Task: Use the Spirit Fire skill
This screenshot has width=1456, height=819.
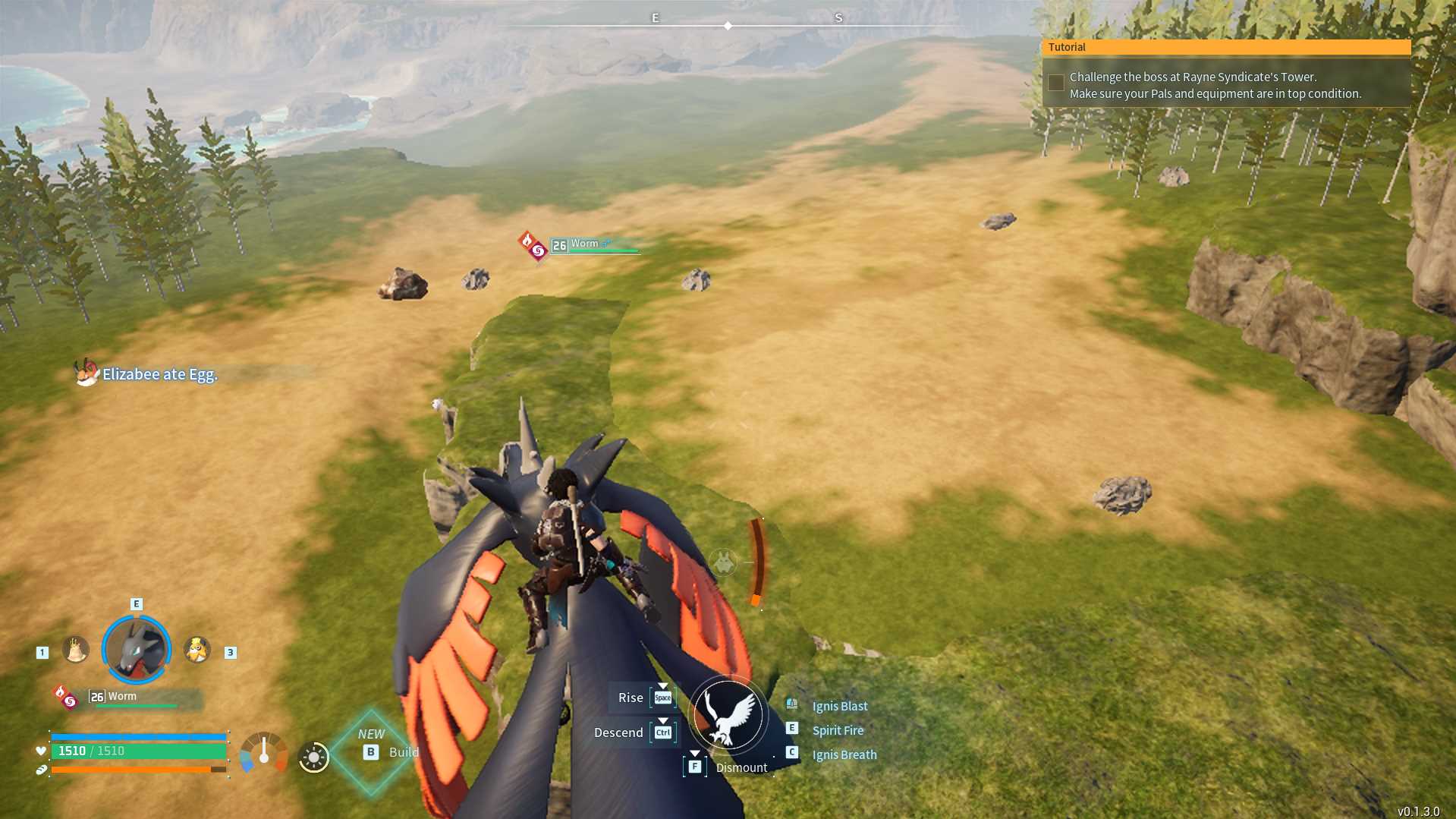Action: point(838,730)
